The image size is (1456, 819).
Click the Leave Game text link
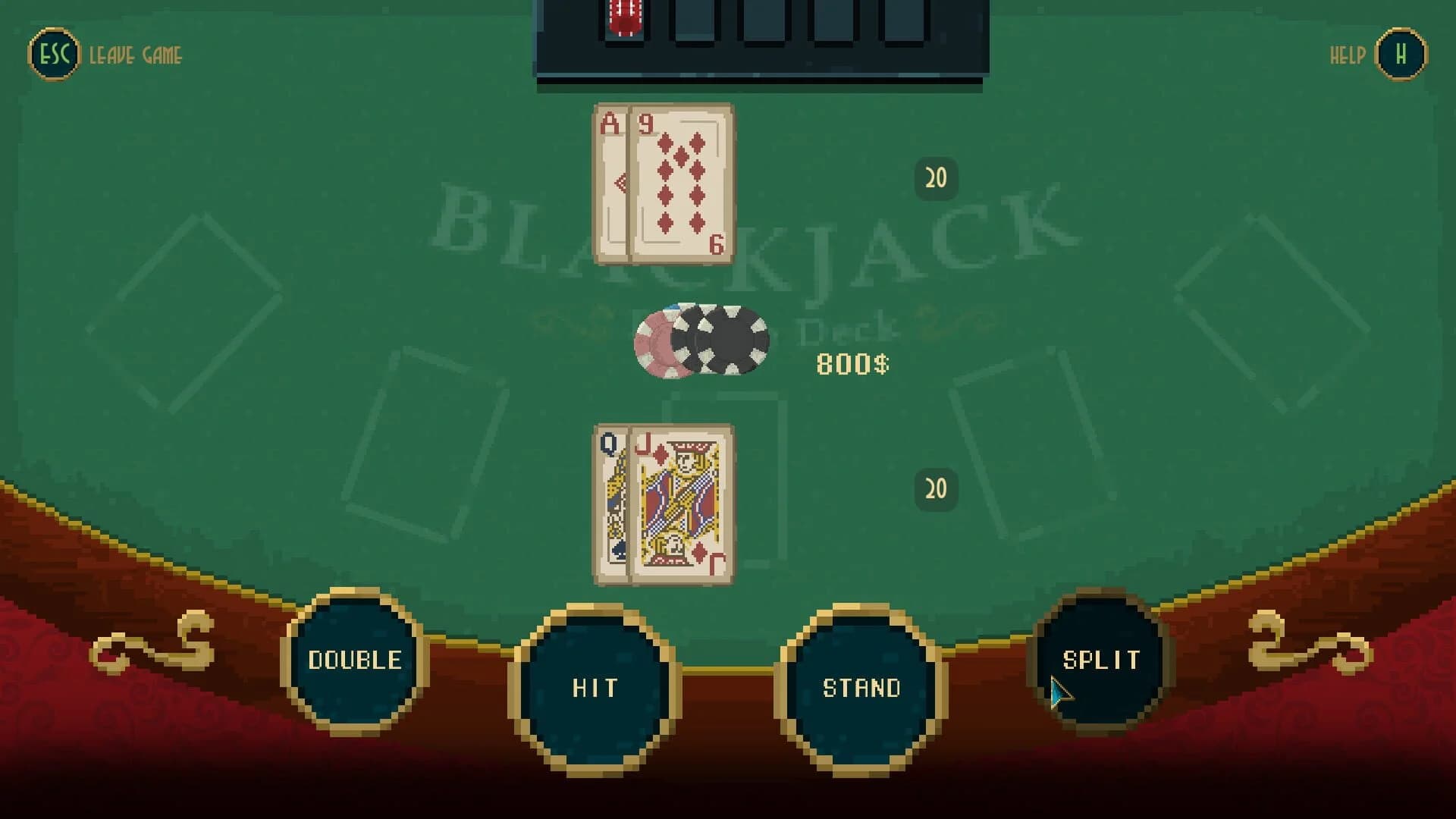pos(135,54)
